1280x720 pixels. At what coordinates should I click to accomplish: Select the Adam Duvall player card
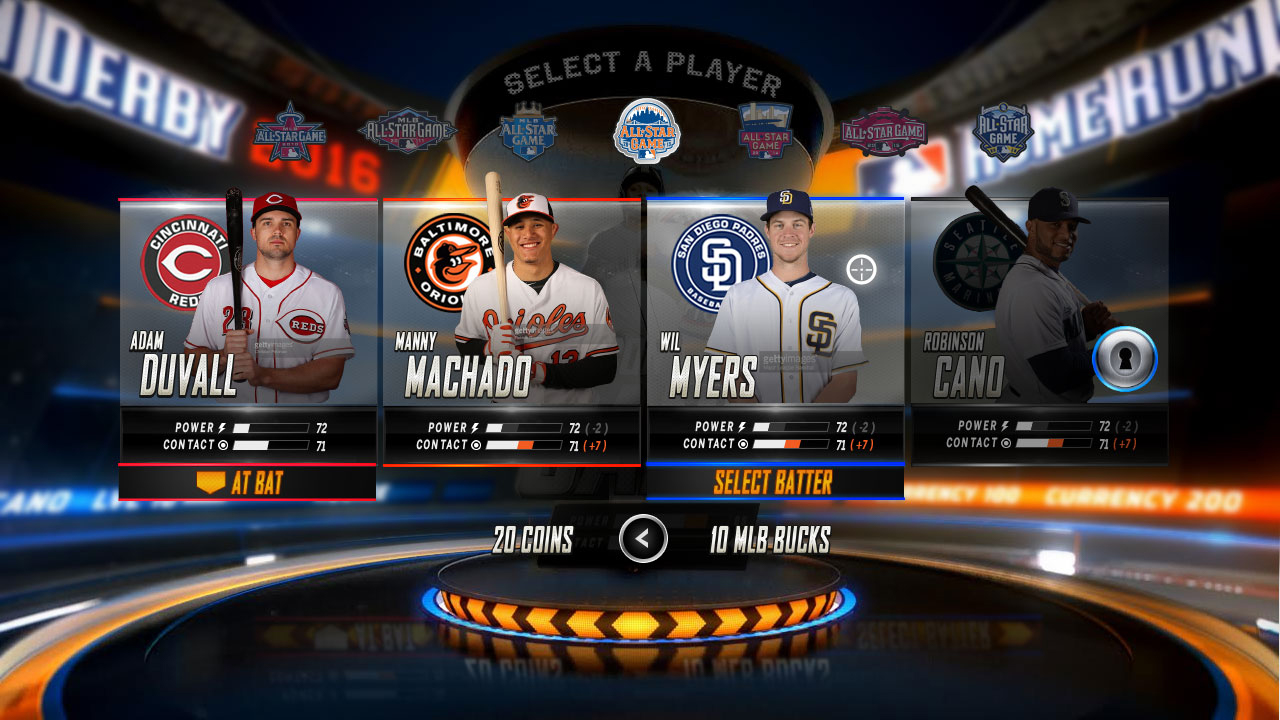click(248, 302)
